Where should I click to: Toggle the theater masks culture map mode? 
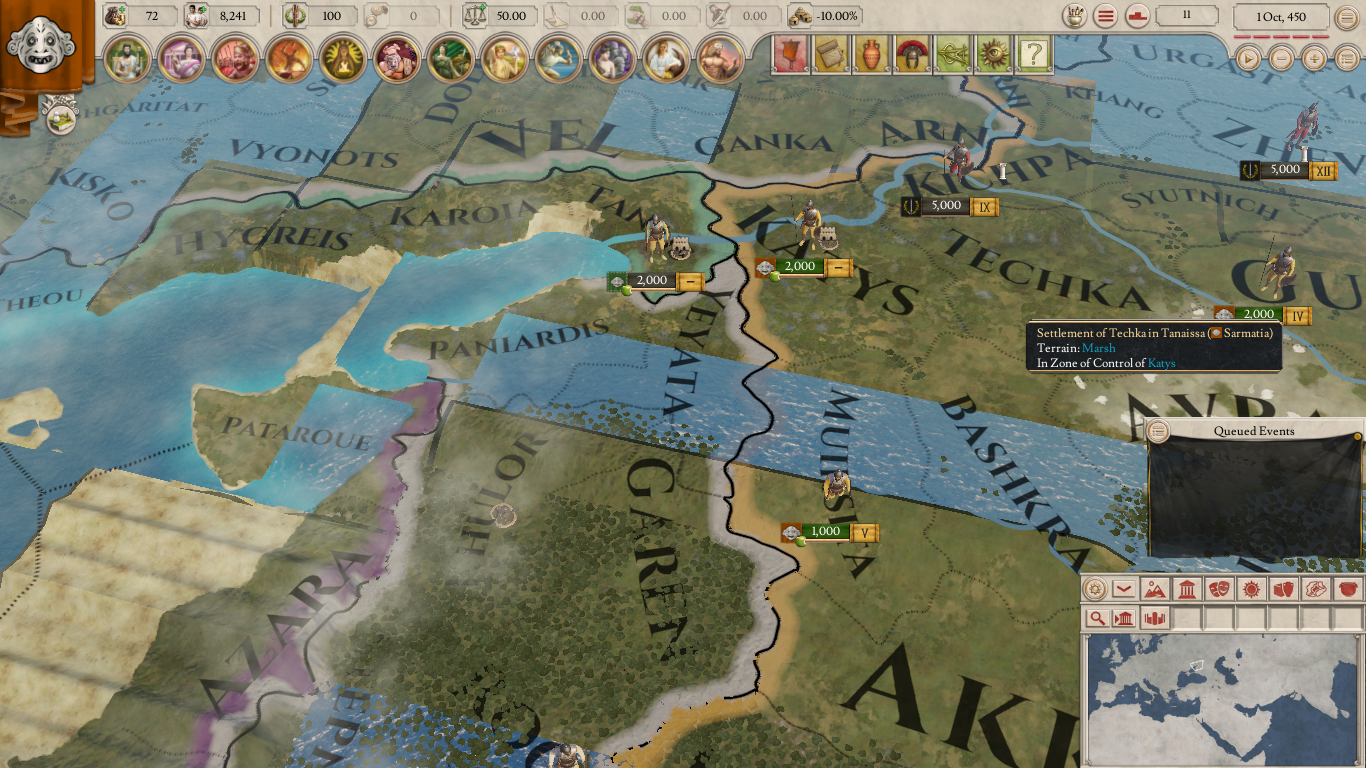pos(1219,590)
